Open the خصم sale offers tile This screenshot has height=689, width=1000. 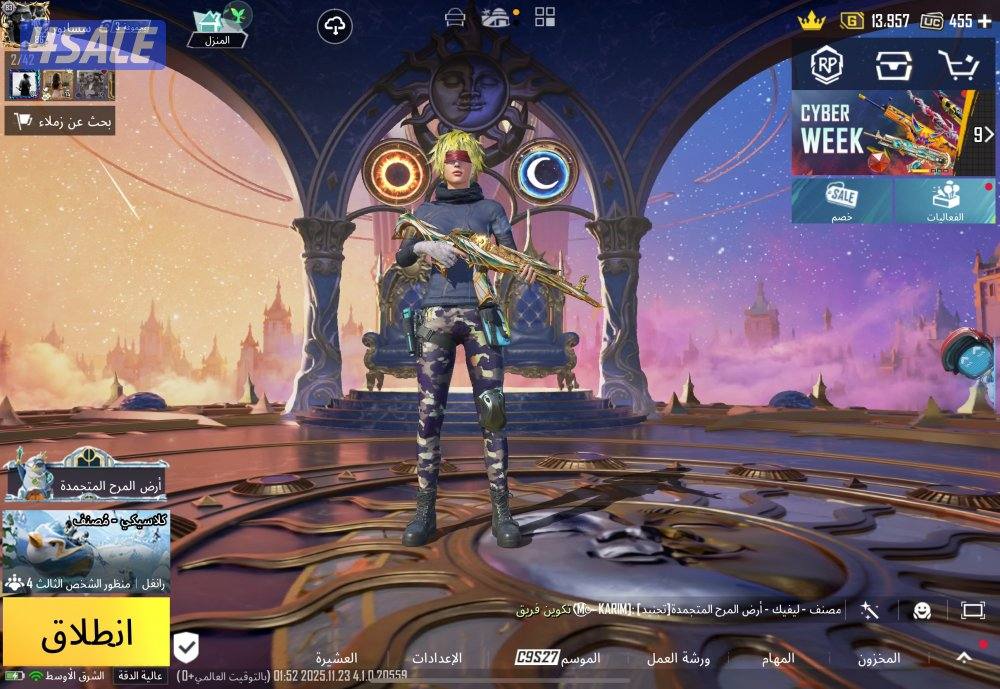842,201
